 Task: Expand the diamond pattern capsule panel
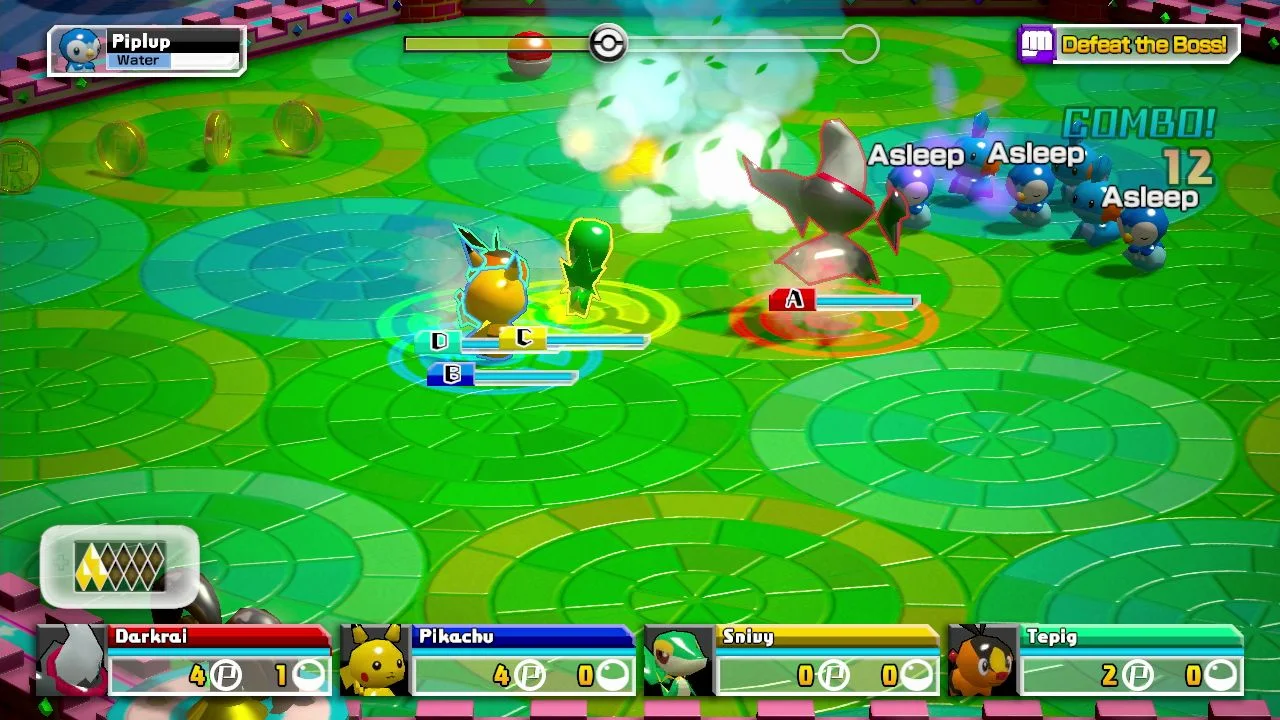click(118, 568)
